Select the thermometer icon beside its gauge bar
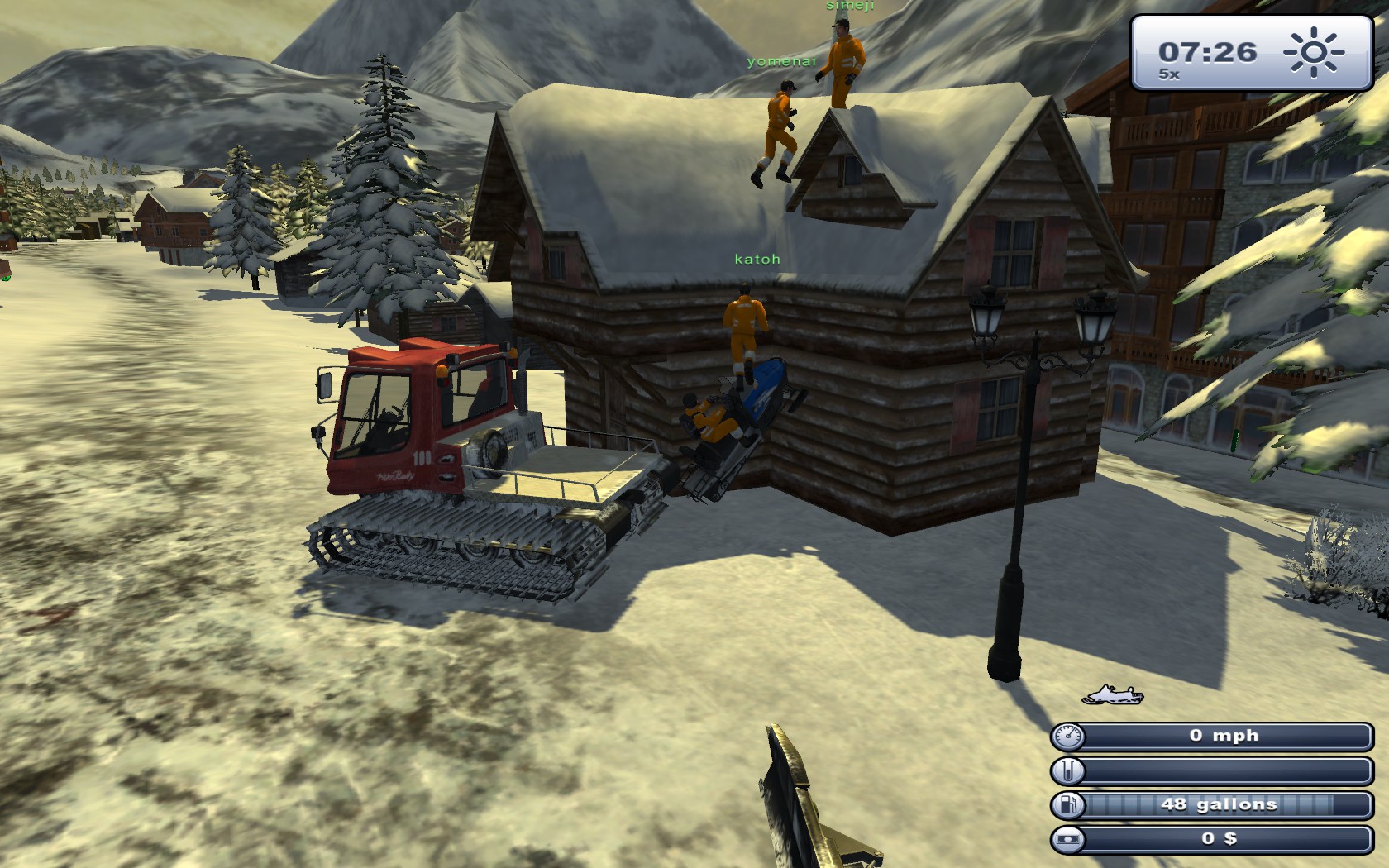This screenshot has height=868, width=1389. point(1069,769)
